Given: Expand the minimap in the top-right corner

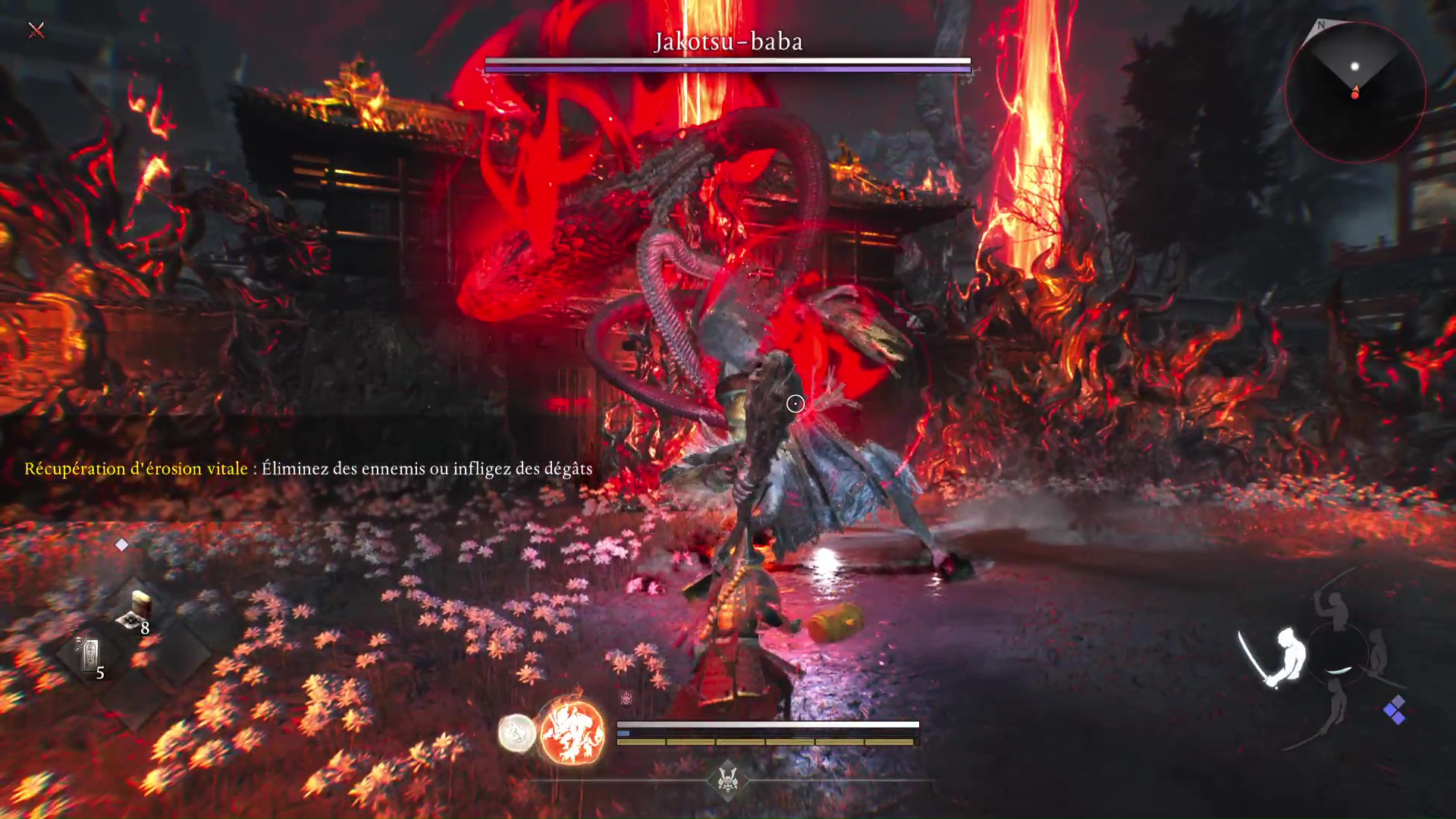Looking at the screenshot, I should pyautogui.click(x=1356, y=91).
